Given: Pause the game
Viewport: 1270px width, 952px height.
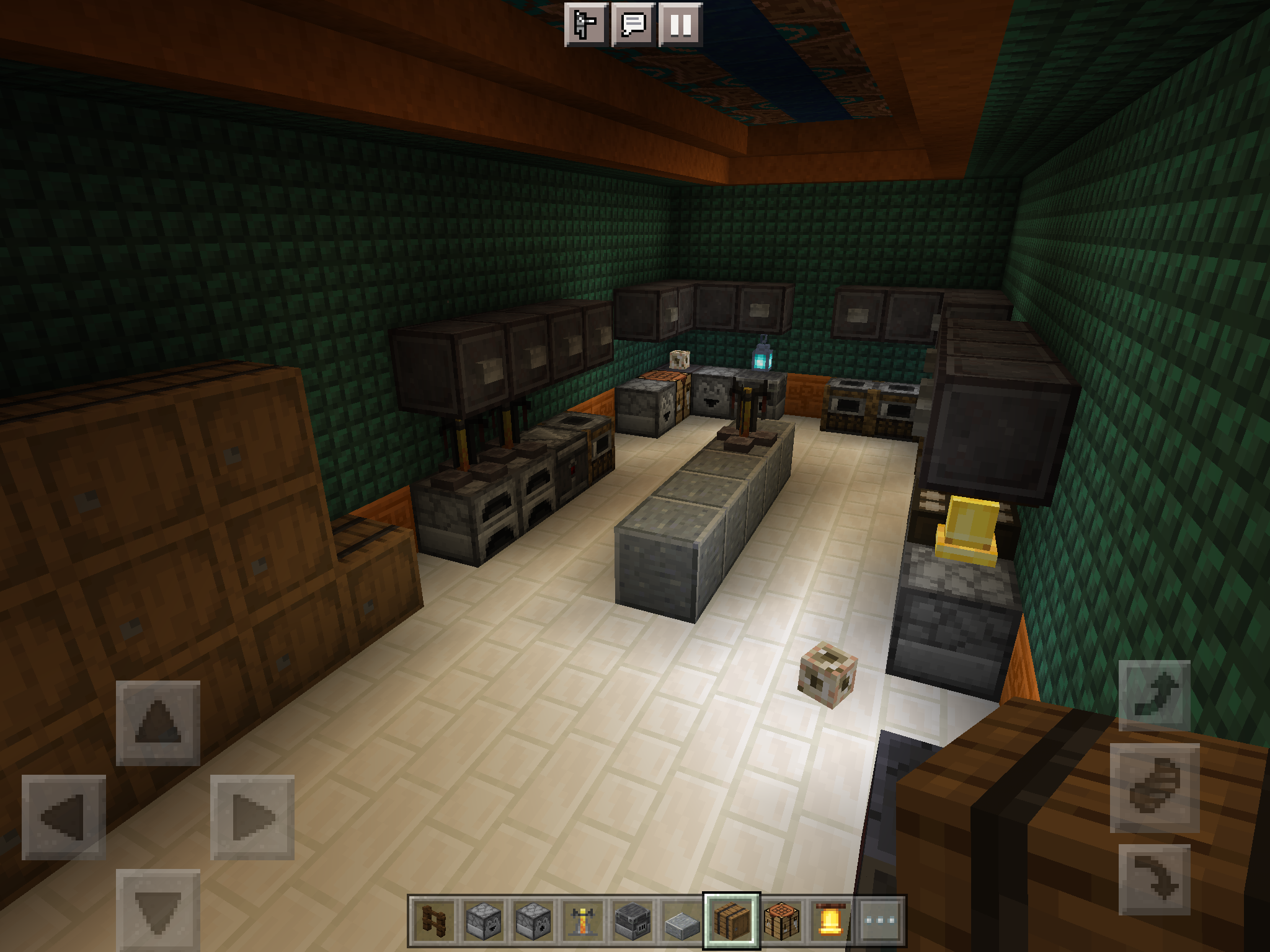Looking at the screenshot, I should pos(680,25).
